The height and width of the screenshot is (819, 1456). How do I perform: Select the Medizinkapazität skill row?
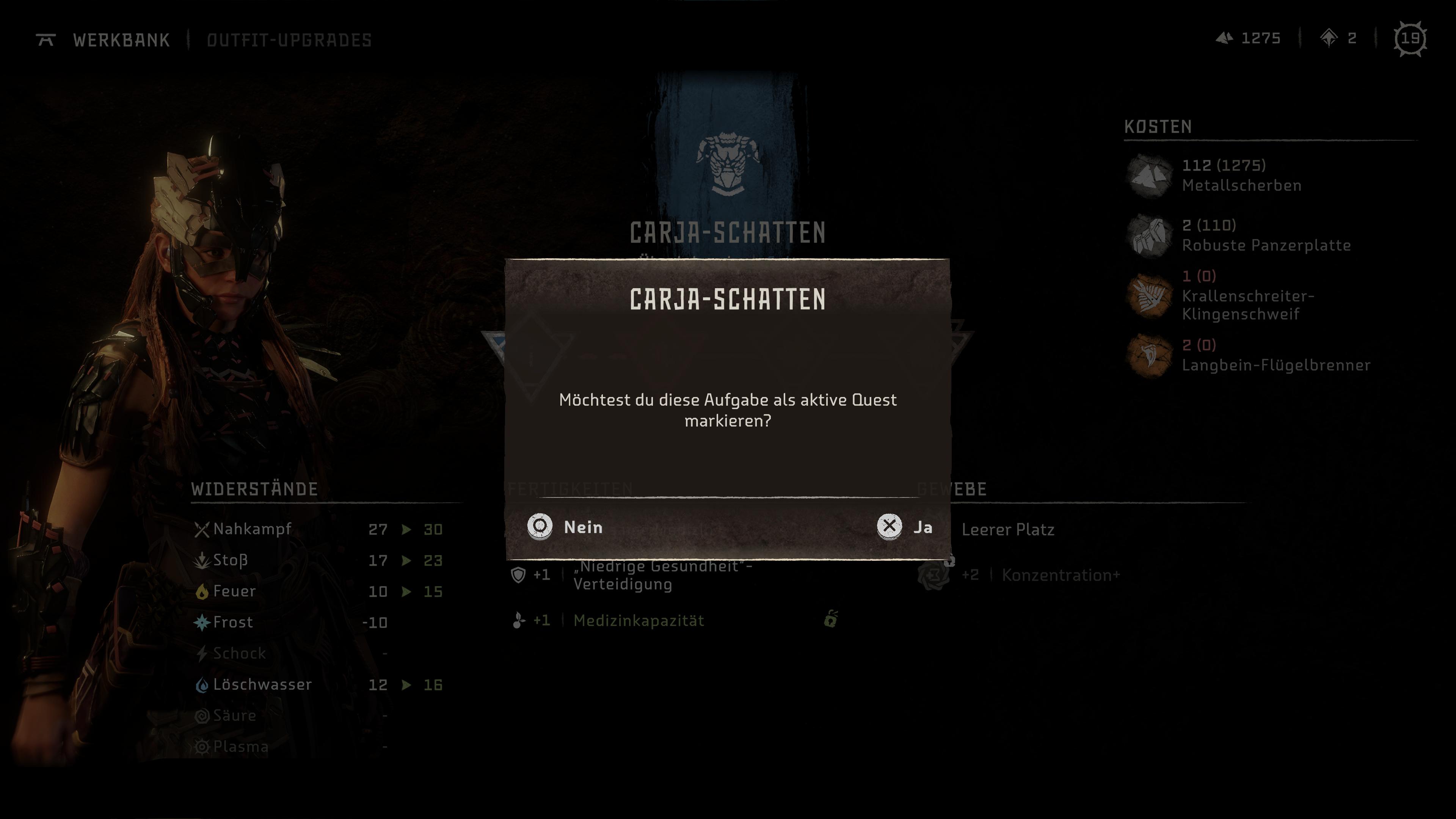tap(638, 621)
